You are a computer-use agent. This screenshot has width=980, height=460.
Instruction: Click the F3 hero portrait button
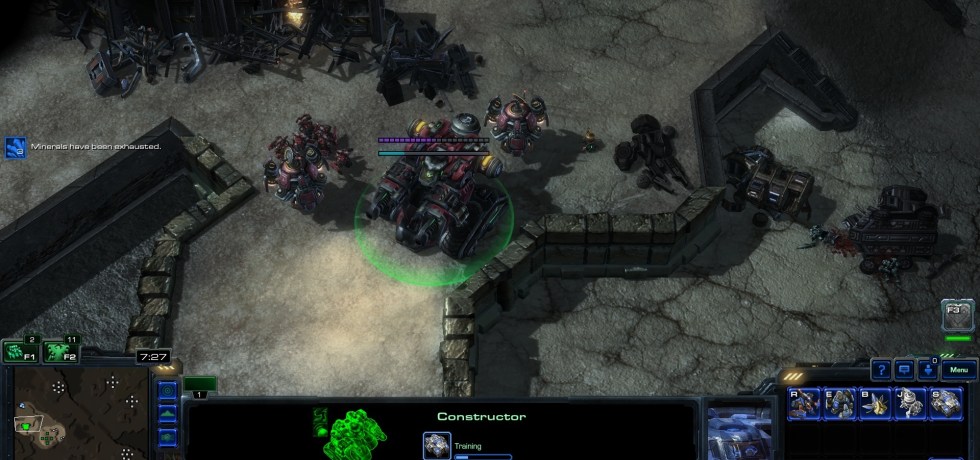(957, 317)
